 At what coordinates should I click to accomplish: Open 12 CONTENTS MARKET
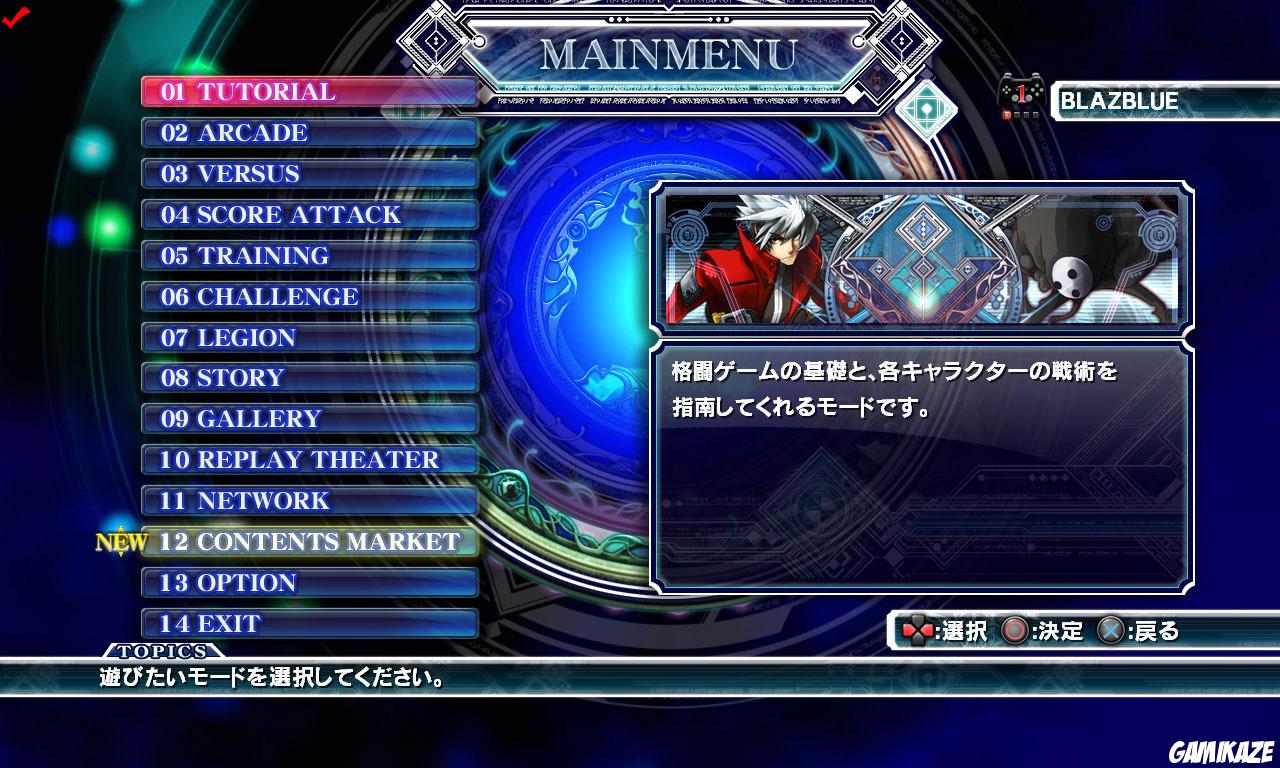tap(310, 542)
